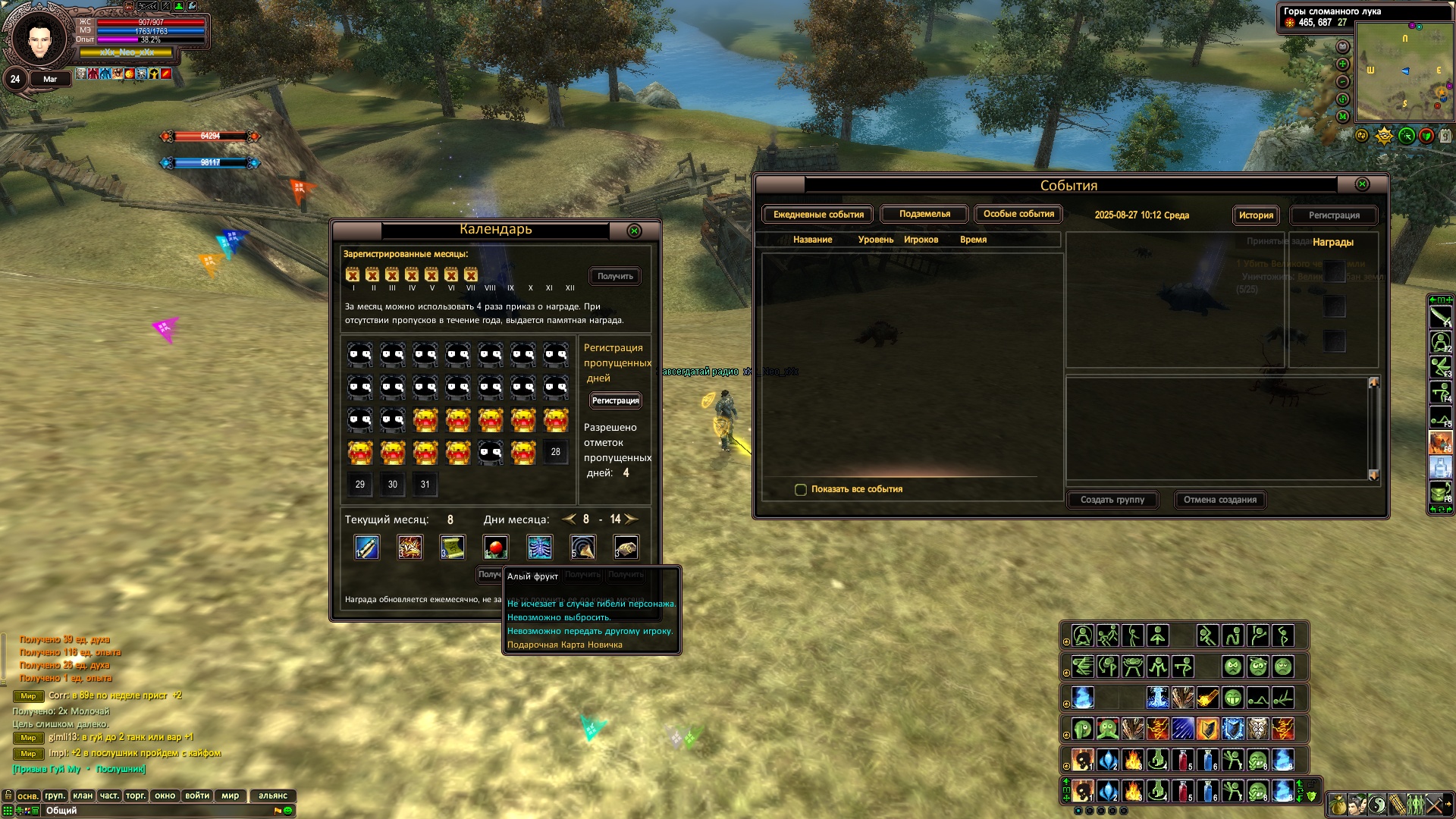Go to the next days-of-month range arrow
The height and width of the screenshot is (819, 1456).
pyautogui.click(x=631, y=519)
